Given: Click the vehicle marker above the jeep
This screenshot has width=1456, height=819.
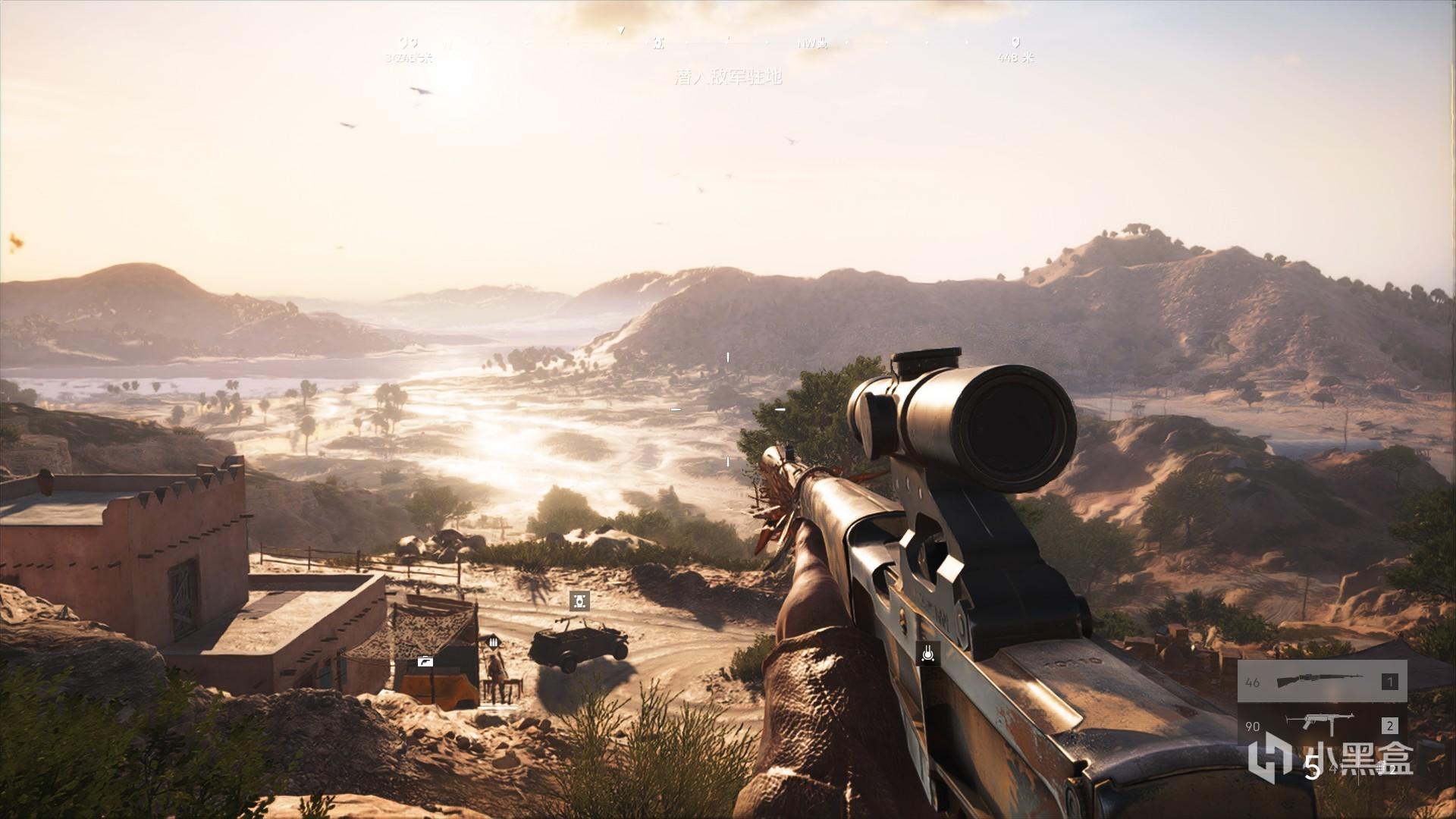Looking at the screenshot, I should (579, 601).
